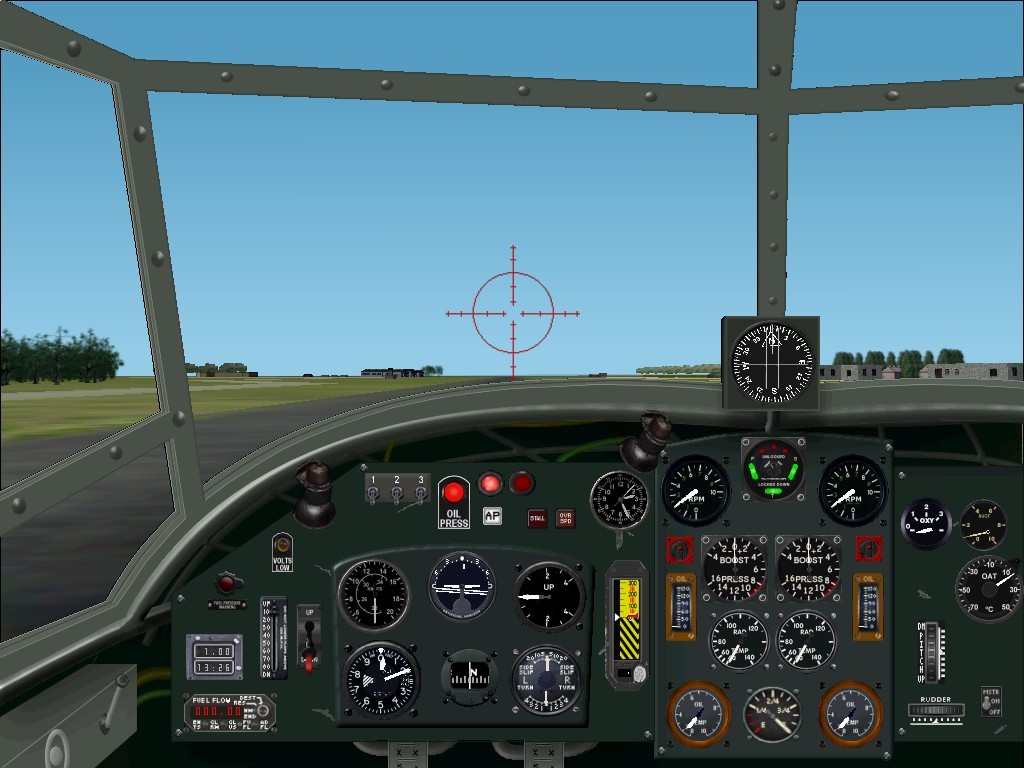Toggle the AP autopilot button
The image size is (1024, 768).
tap(491, 516)
